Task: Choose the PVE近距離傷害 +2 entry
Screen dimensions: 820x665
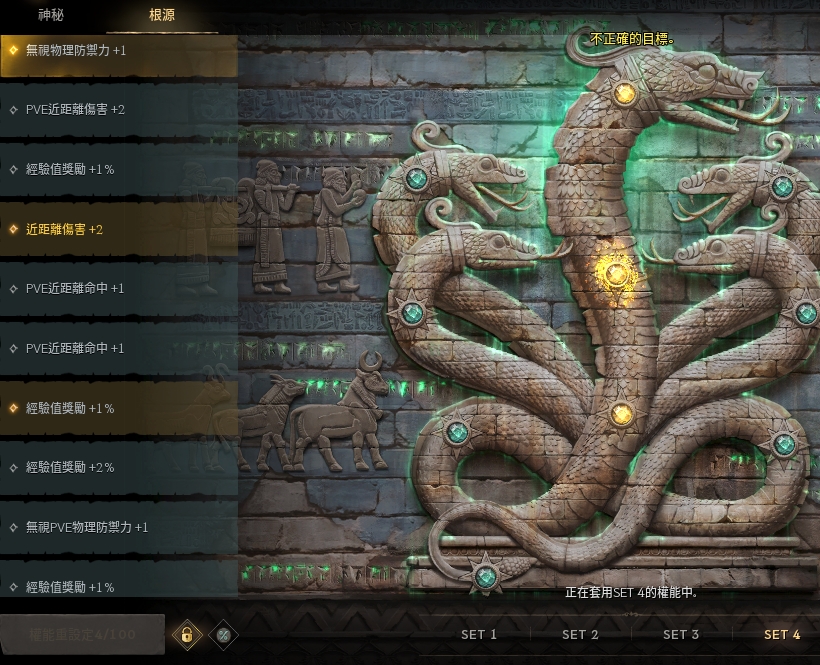Action: click(118, 109)
